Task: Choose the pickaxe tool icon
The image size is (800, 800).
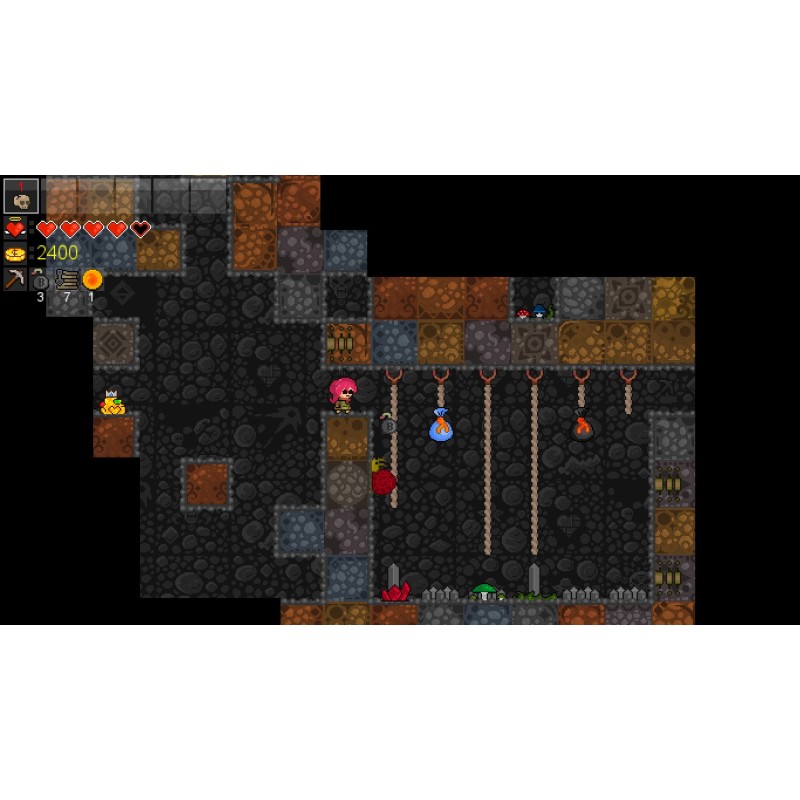Action: [15, 279]
